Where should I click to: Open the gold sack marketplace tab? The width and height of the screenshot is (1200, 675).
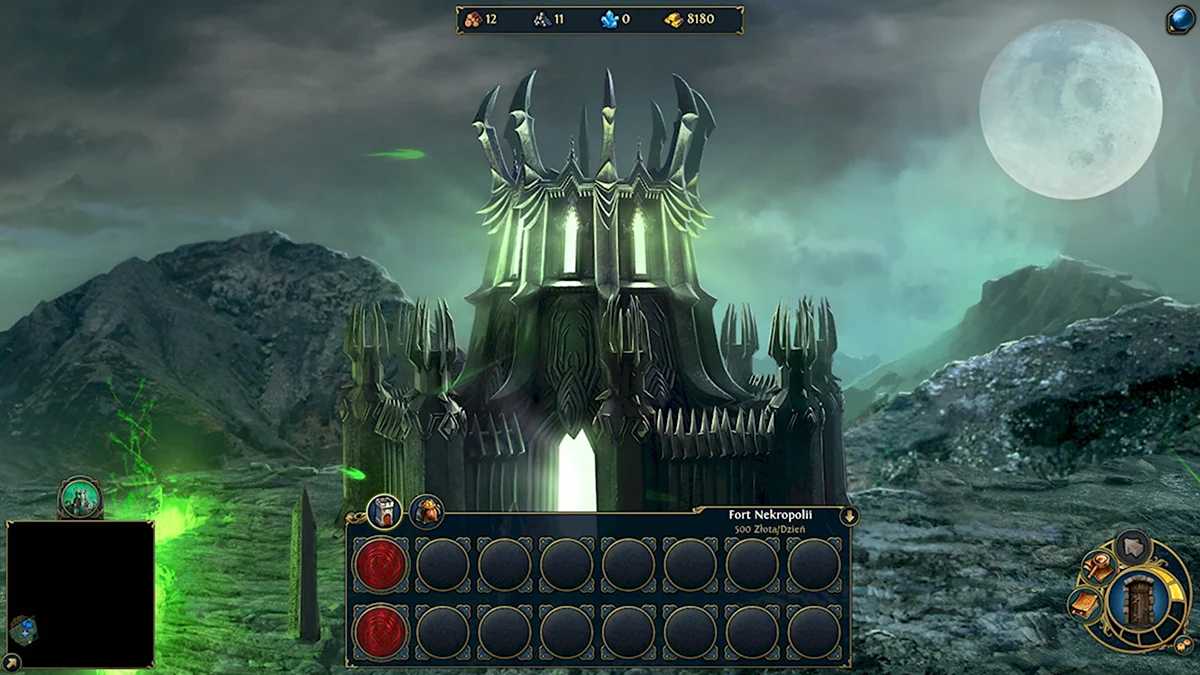[426, 512]
